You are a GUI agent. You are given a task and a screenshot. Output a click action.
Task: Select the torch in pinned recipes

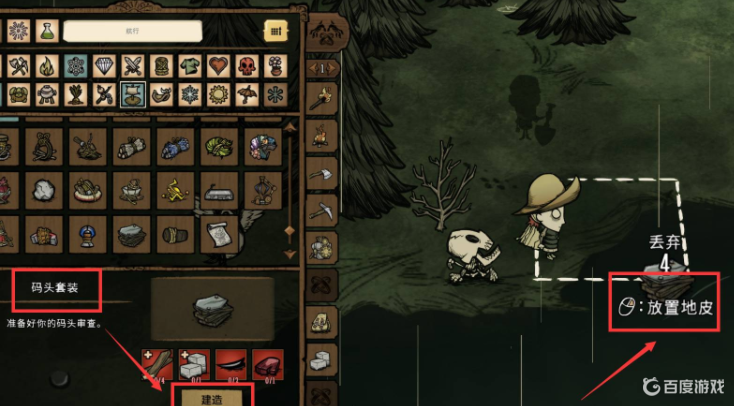coord(323,98)
